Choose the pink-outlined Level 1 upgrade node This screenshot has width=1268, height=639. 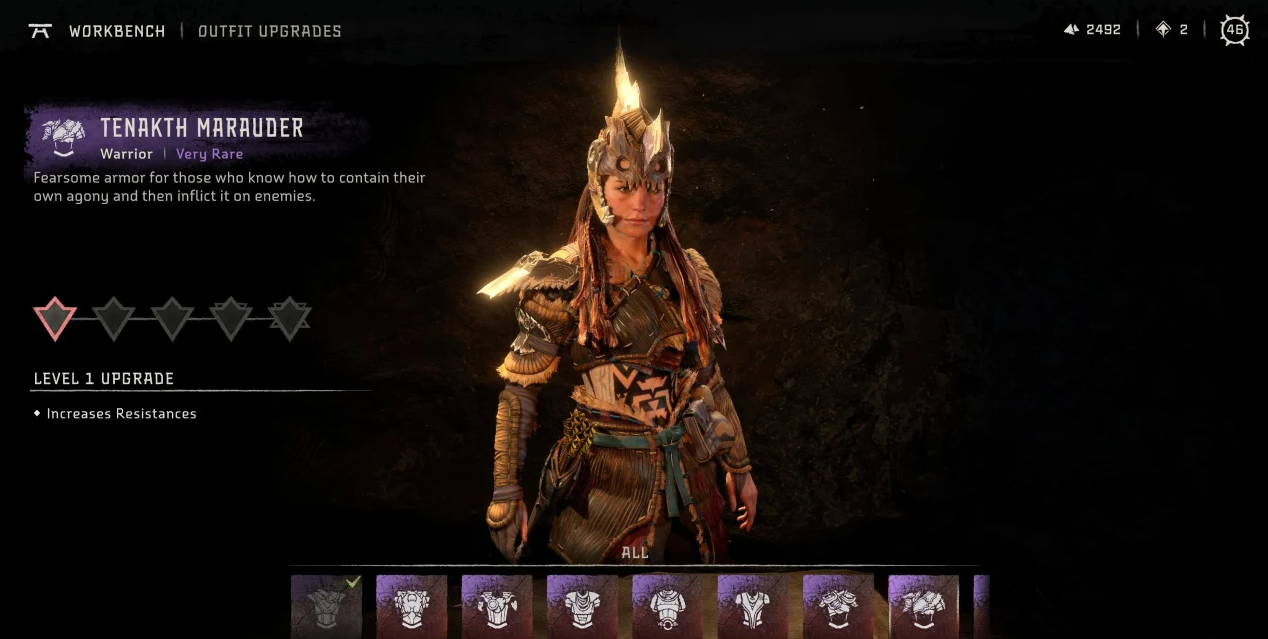tap(55, 319)
